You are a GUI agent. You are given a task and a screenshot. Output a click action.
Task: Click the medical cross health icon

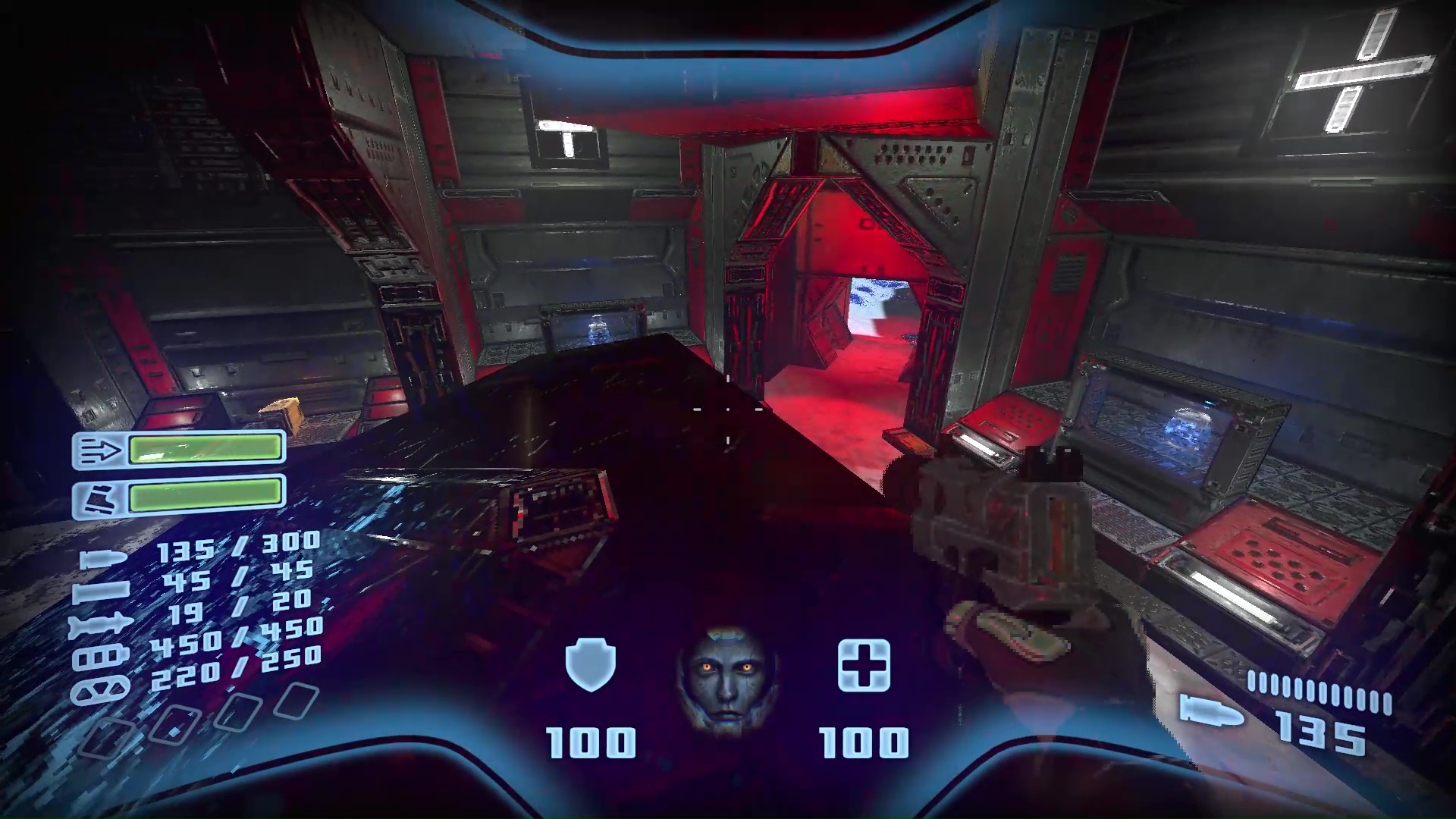(x=864, y=667)
